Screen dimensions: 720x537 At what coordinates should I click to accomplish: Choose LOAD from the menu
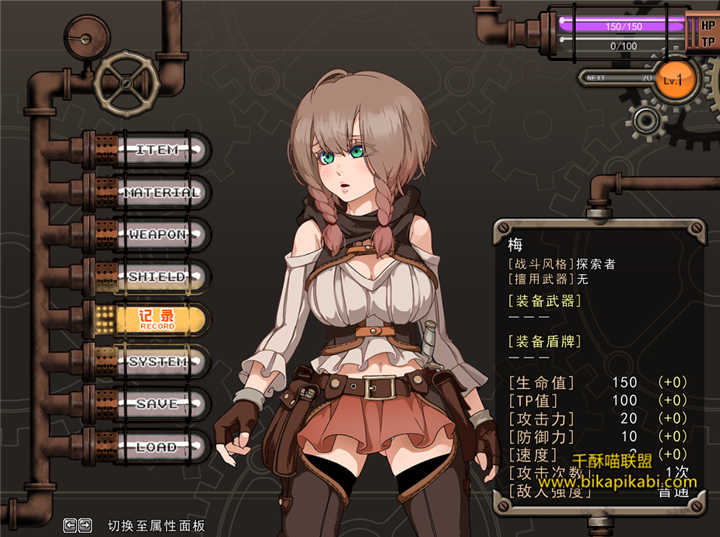[x=157, y=447]
